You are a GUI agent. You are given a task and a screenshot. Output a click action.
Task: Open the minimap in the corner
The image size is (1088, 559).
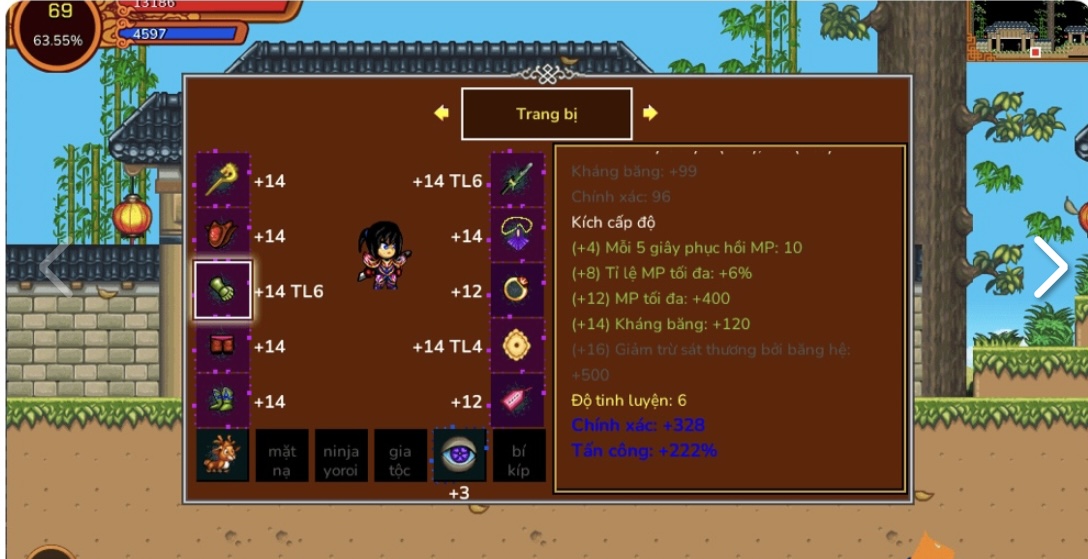pos(1026,30)
